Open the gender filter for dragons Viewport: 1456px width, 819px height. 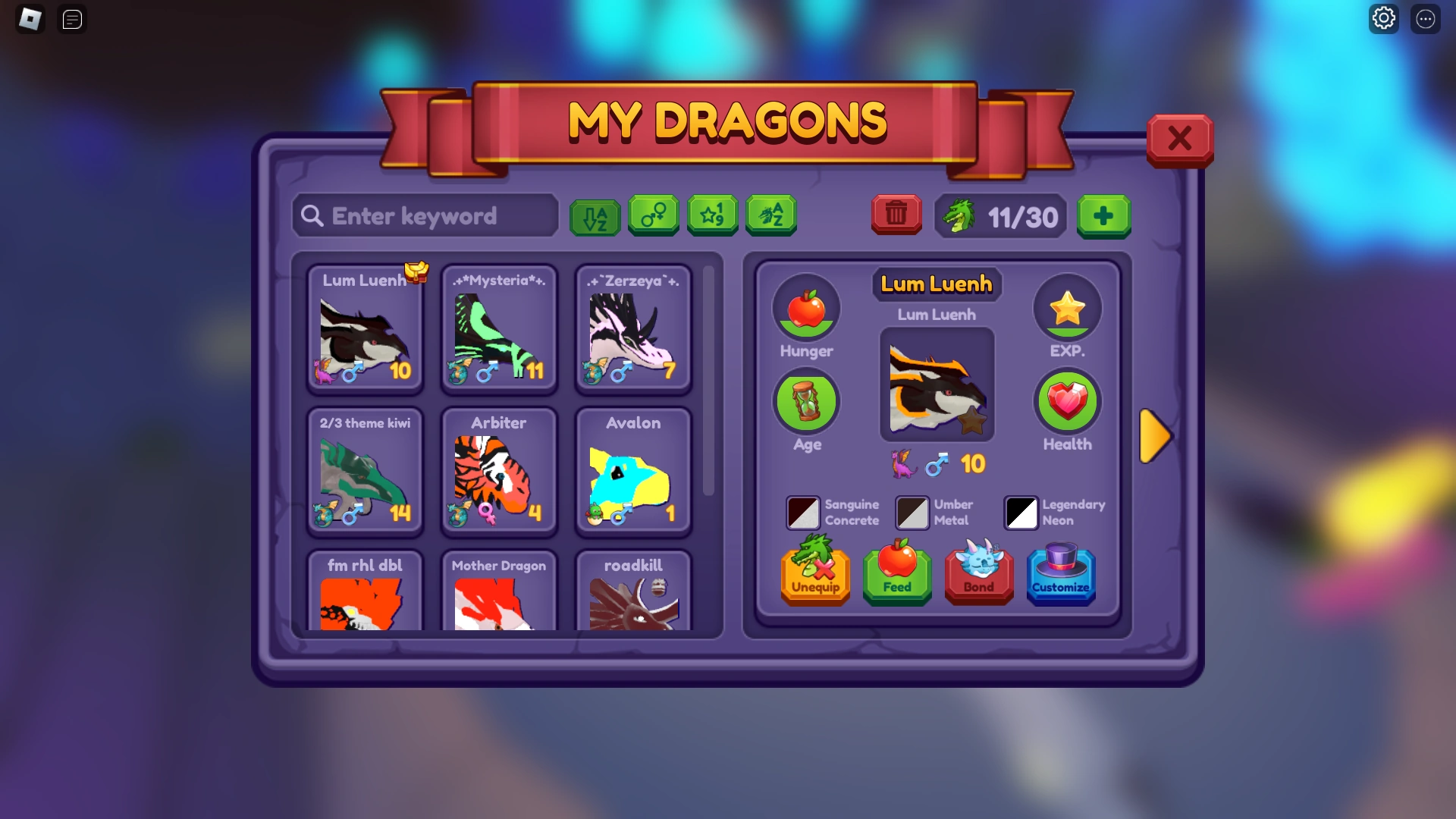point(654,215)
